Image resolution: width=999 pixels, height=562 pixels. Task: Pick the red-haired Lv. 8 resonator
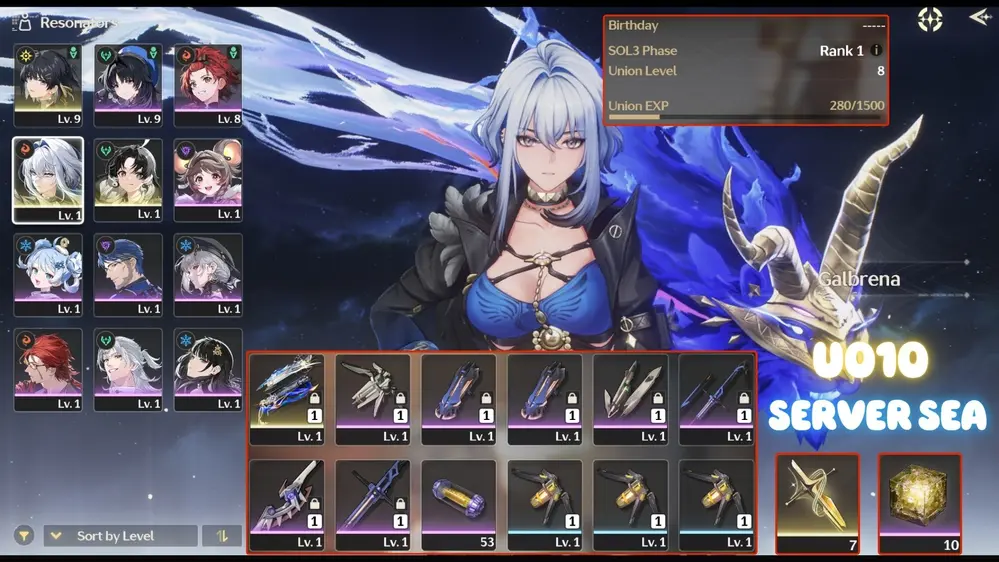coord(208,83)
